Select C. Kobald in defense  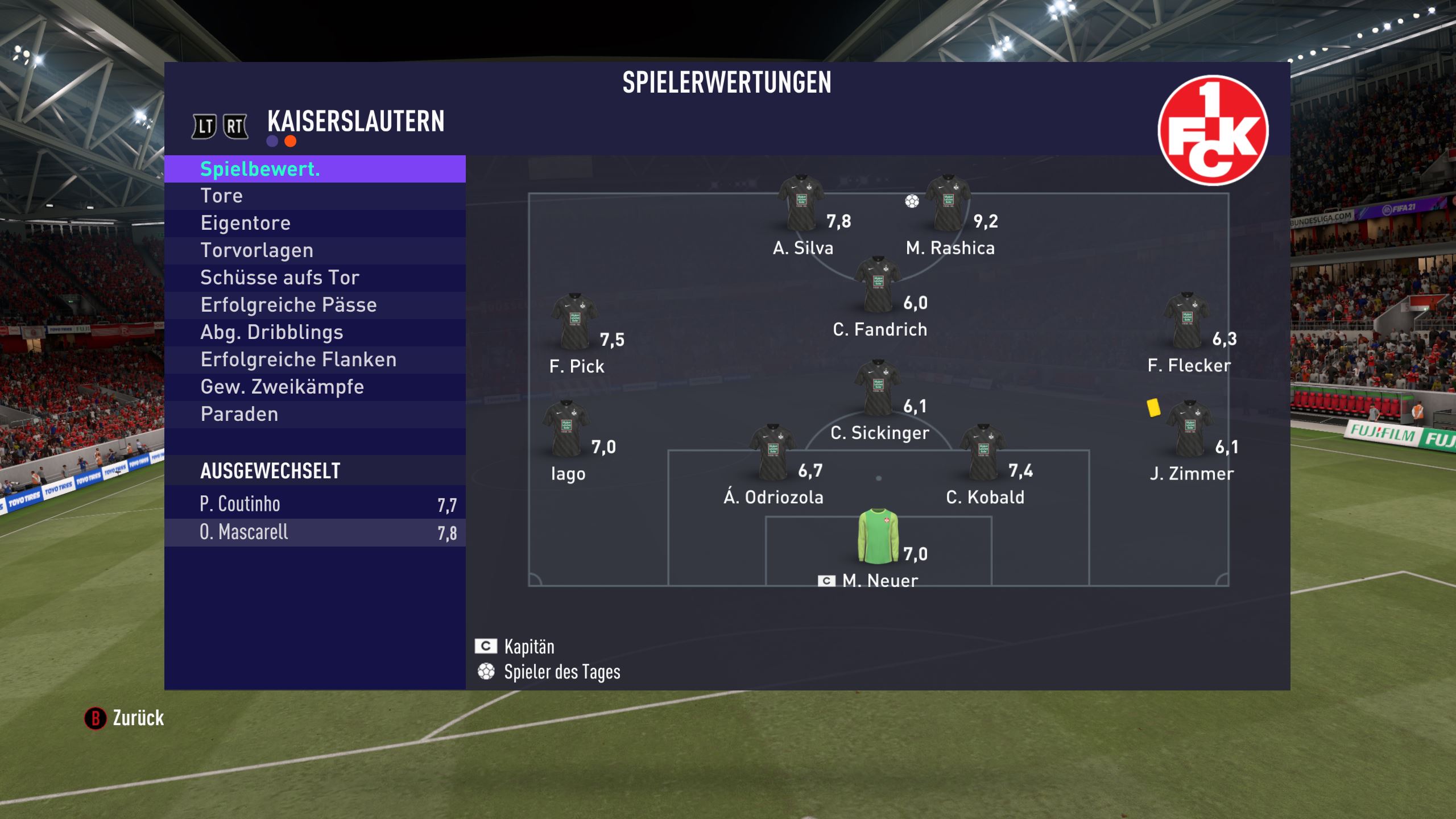click(982, 453)
